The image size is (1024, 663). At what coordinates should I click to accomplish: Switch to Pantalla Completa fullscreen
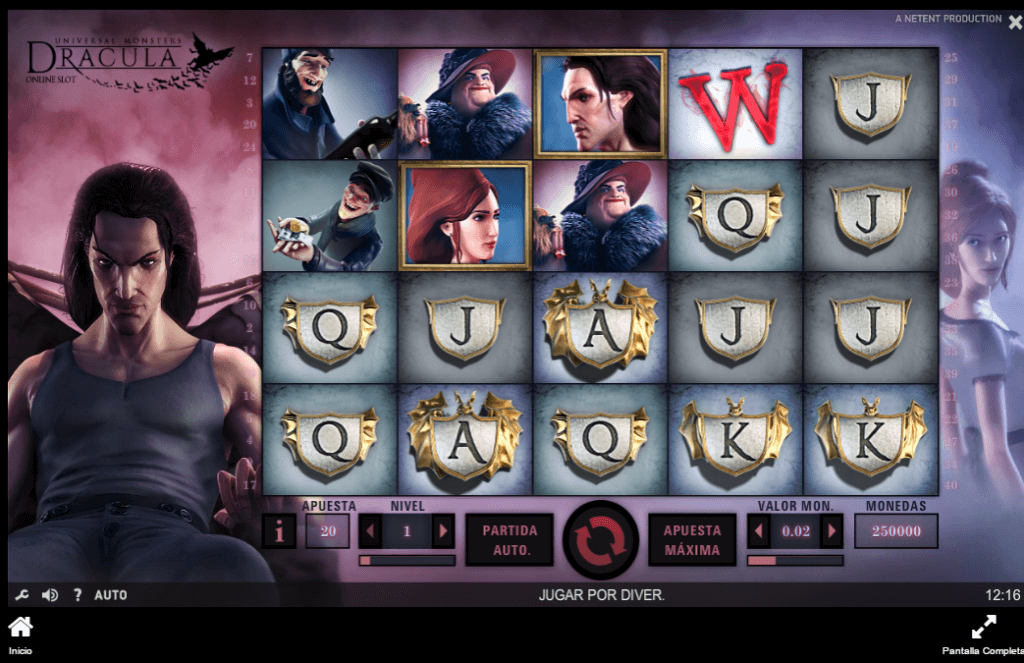click(983, 634)
